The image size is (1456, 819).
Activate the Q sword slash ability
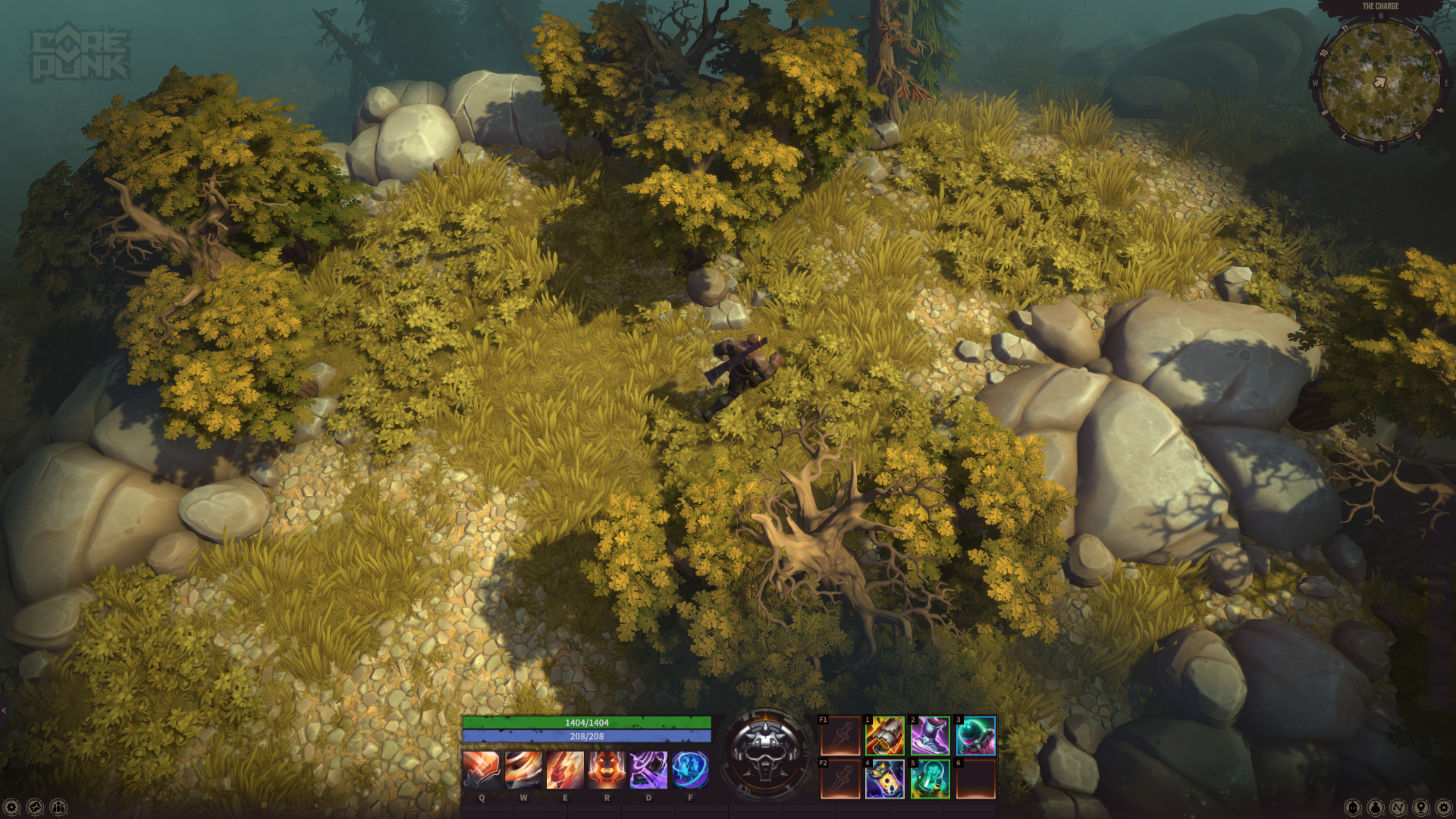click(x=482, y=770)
